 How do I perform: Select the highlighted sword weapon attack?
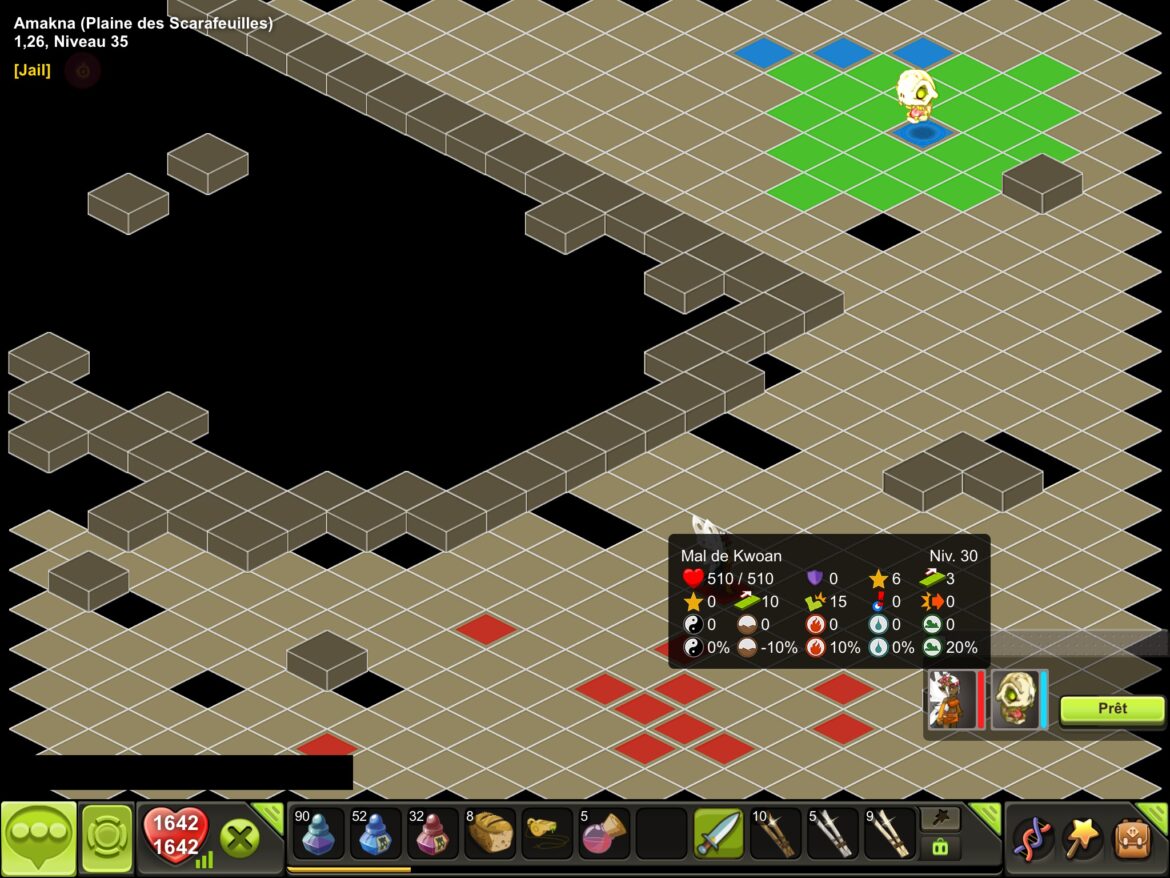(719, 834)
